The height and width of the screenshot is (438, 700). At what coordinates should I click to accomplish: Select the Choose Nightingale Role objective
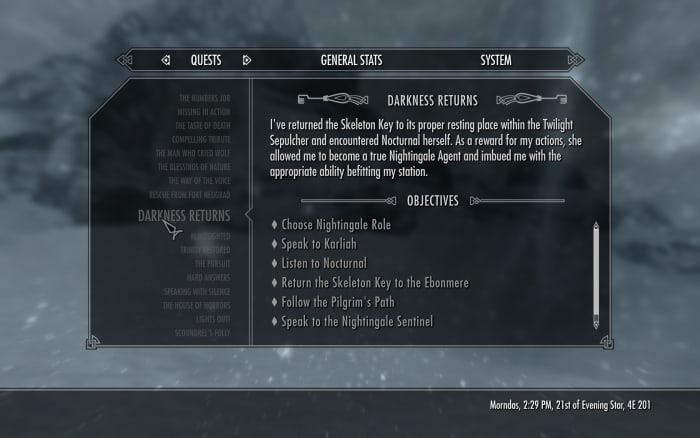(x=336, y=225)
